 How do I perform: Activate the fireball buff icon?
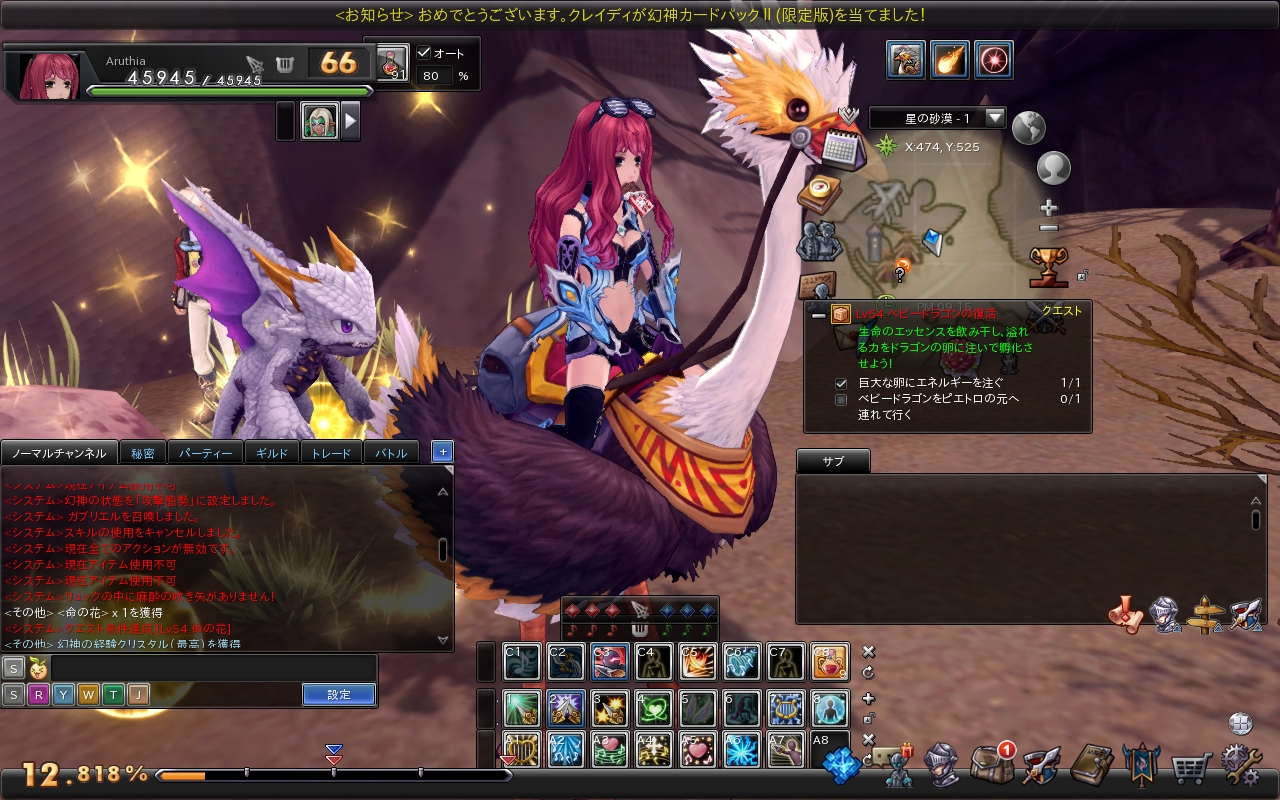pyautogui.click(x=949, y=60)
